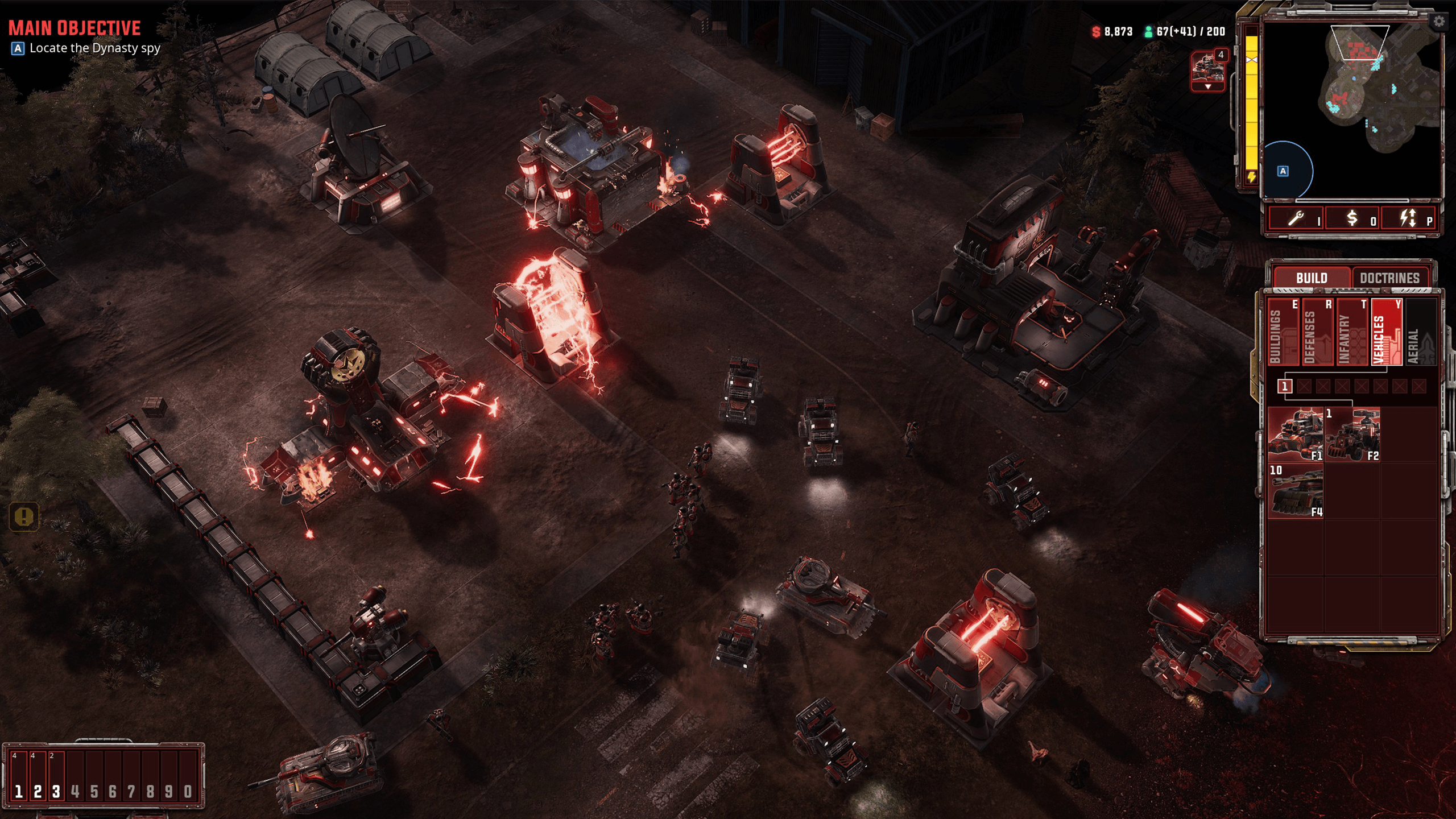Viewport: 1456px width, 819px height.
Task: Open the Buildings build category
Action: click(x=1284, y=333)
